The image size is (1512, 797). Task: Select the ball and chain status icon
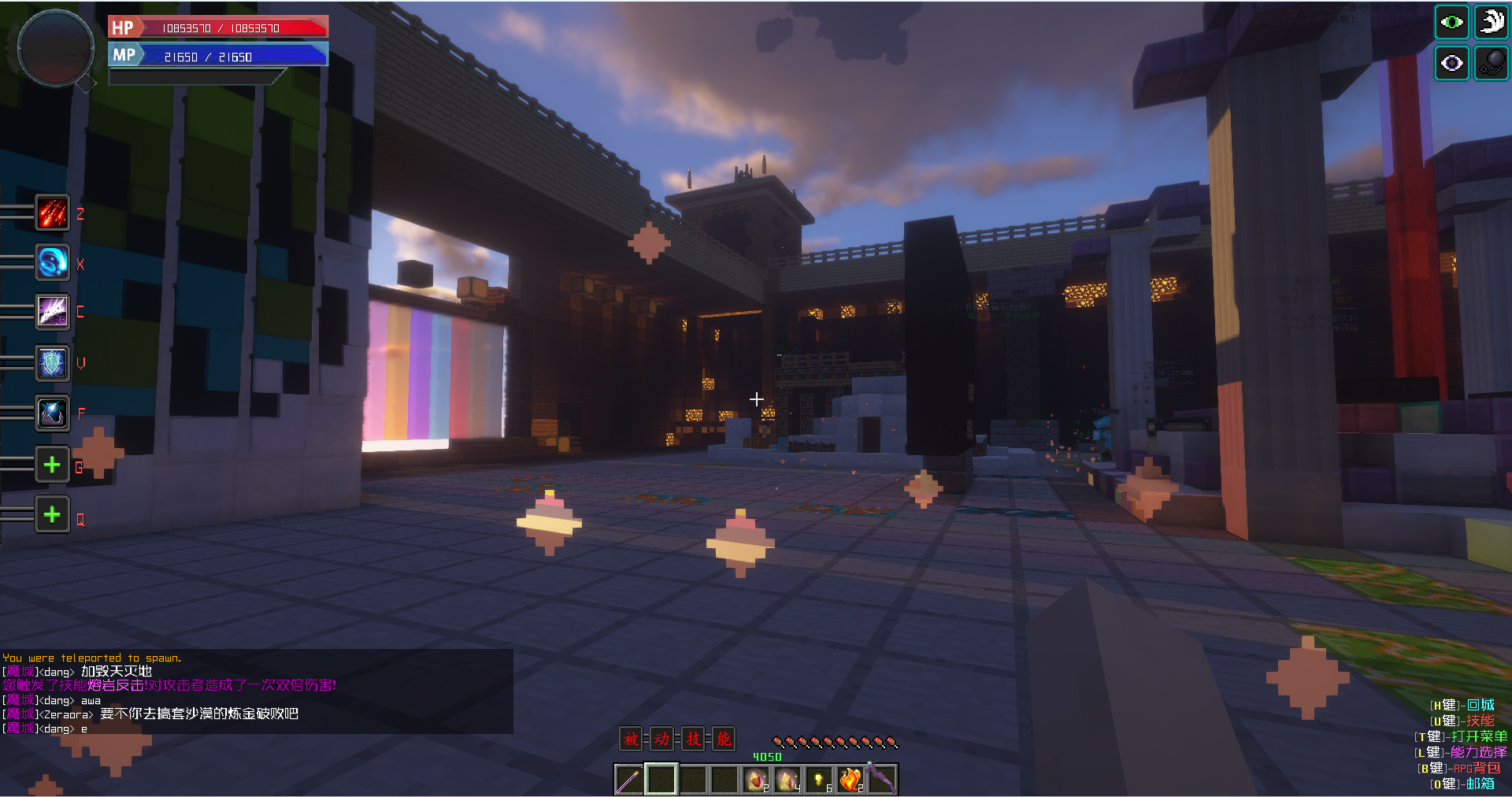(1492, 63)
